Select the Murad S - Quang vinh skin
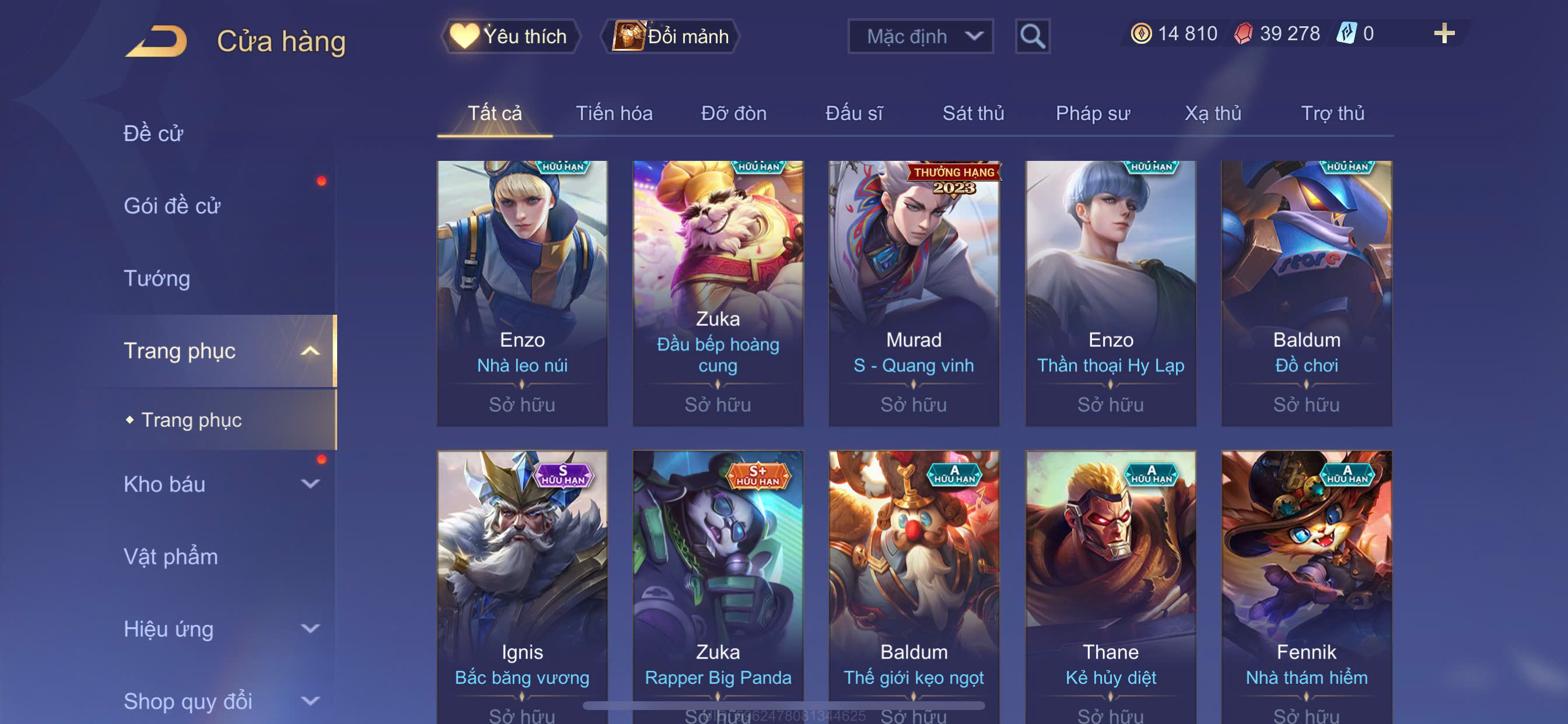Viewport: 1568px width, 724px height. [913, 293]
